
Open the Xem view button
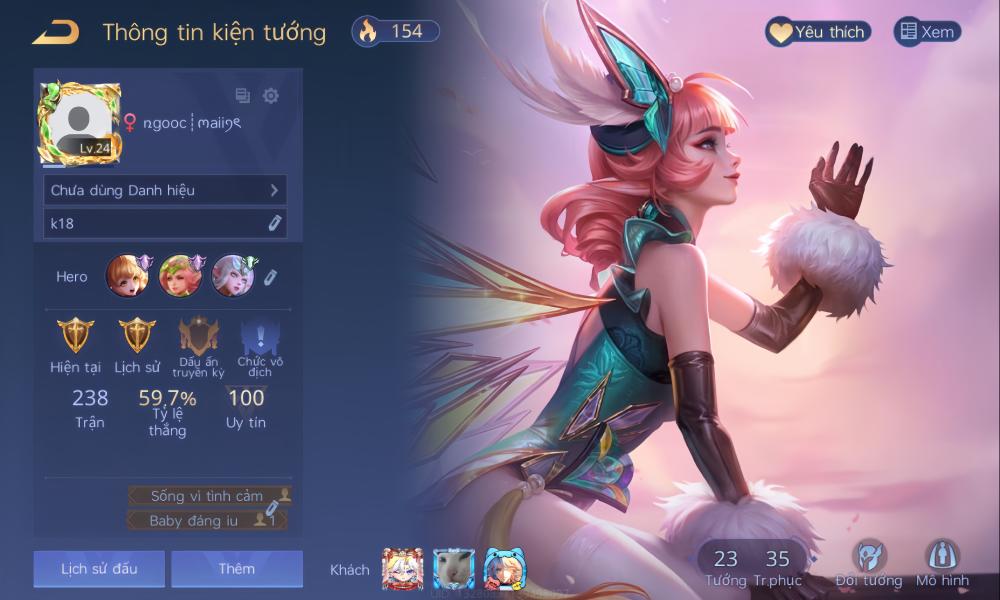926,32
